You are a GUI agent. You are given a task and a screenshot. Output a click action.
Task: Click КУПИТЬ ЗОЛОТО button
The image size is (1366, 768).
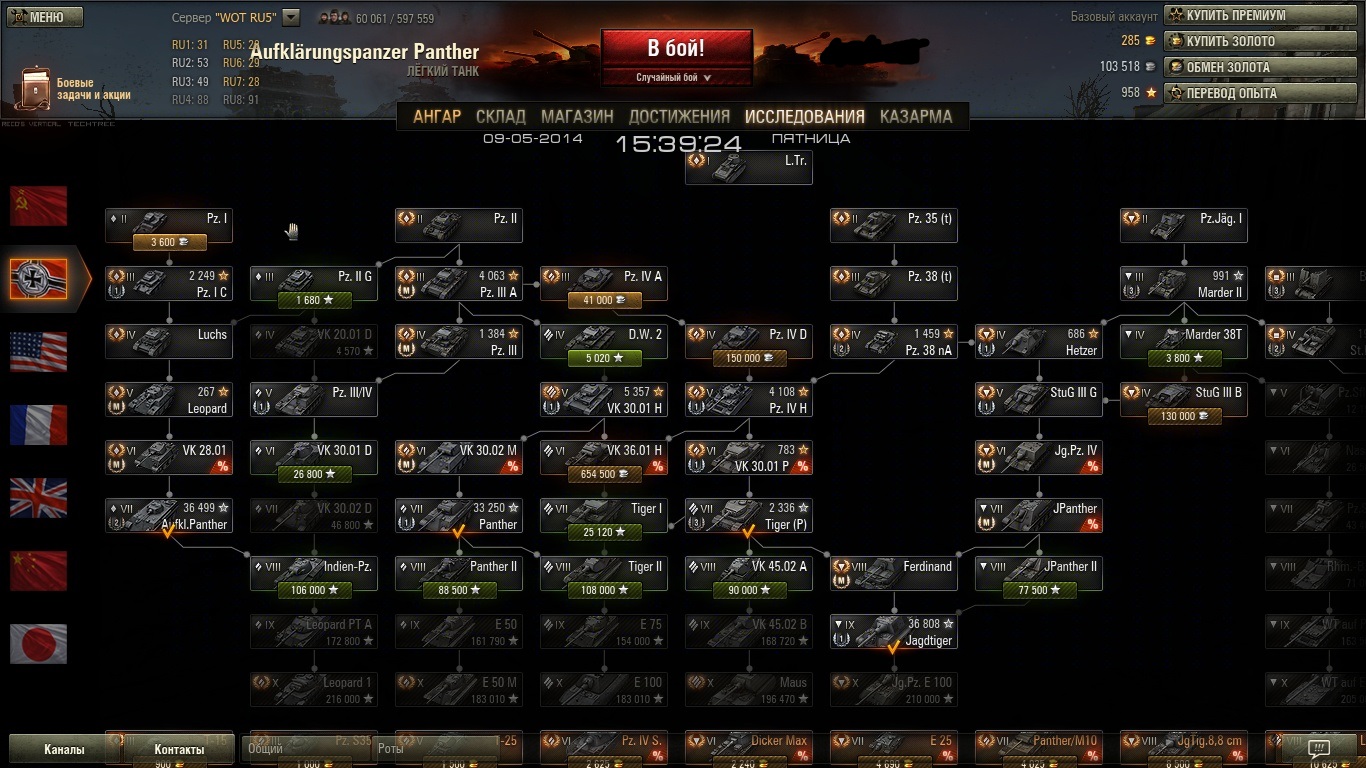[1260, 41]
